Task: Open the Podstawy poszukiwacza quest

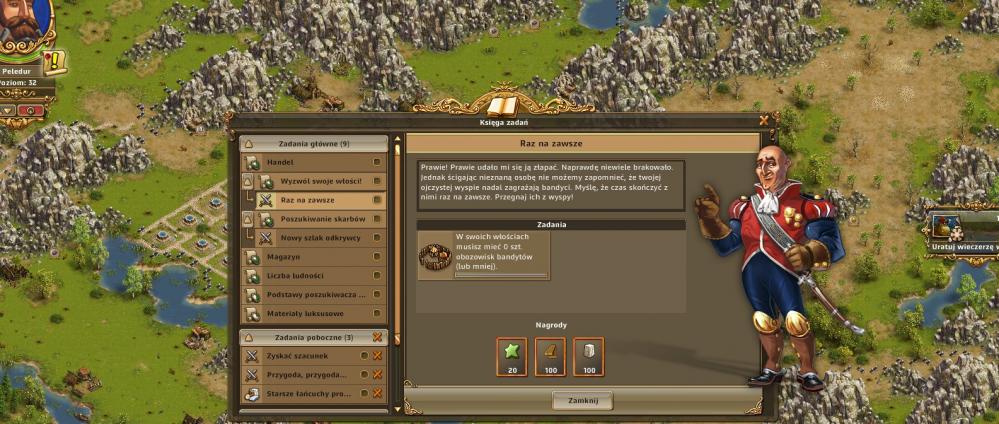Action: [x=313, y=295]
